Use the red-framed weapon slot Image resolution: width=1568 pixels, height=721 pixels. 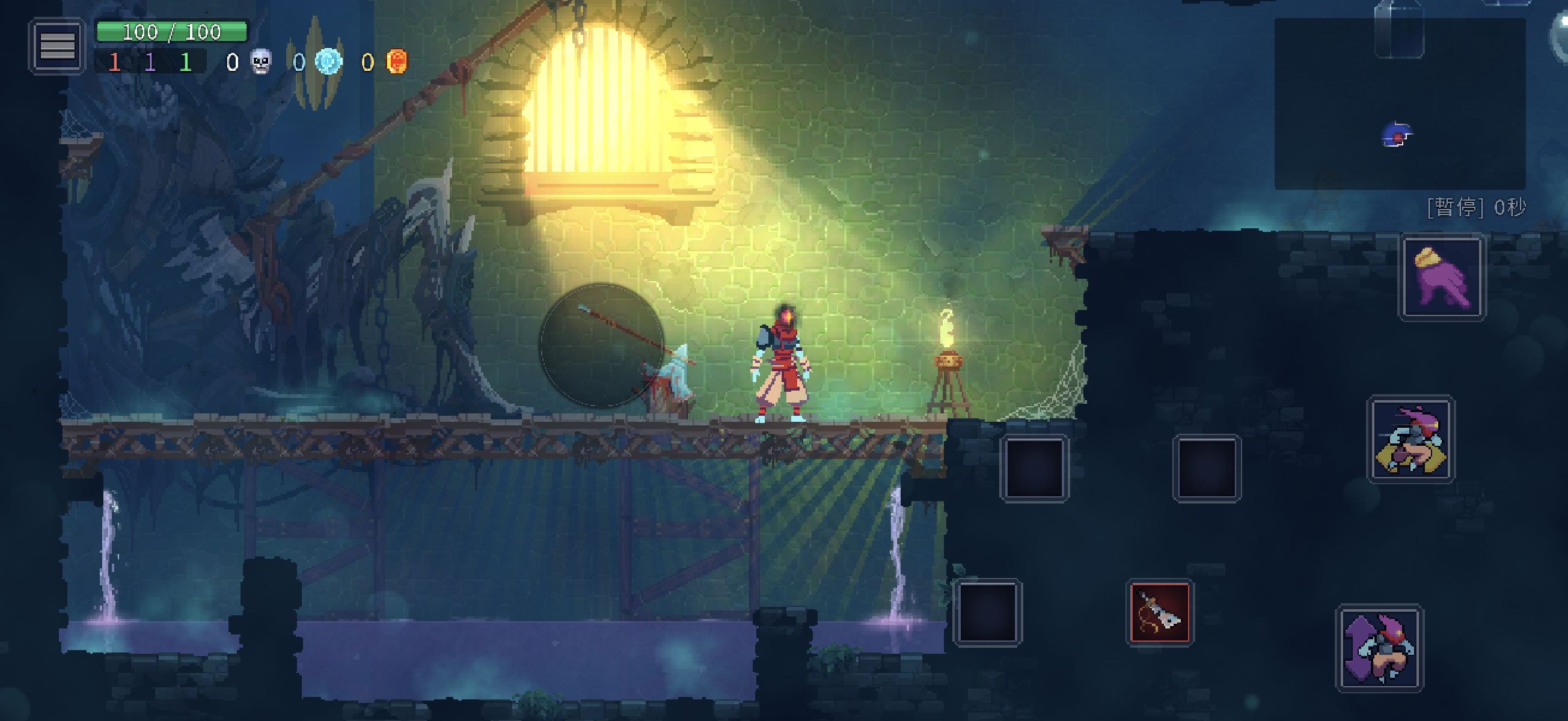point(1160,612)
